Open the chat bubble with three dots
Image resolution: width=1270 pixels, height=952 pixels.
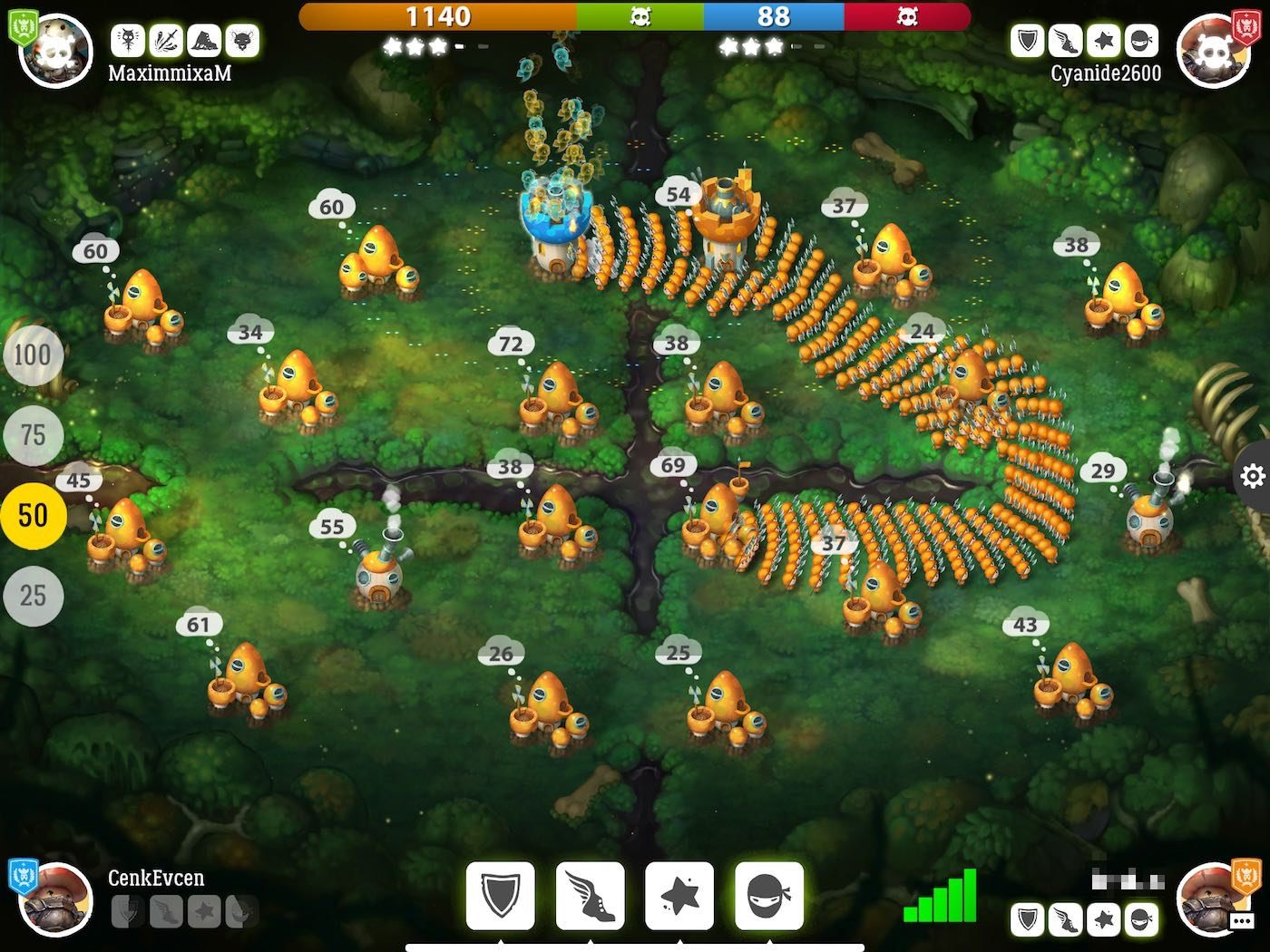pyautogui.click(x=1241, y=921)
